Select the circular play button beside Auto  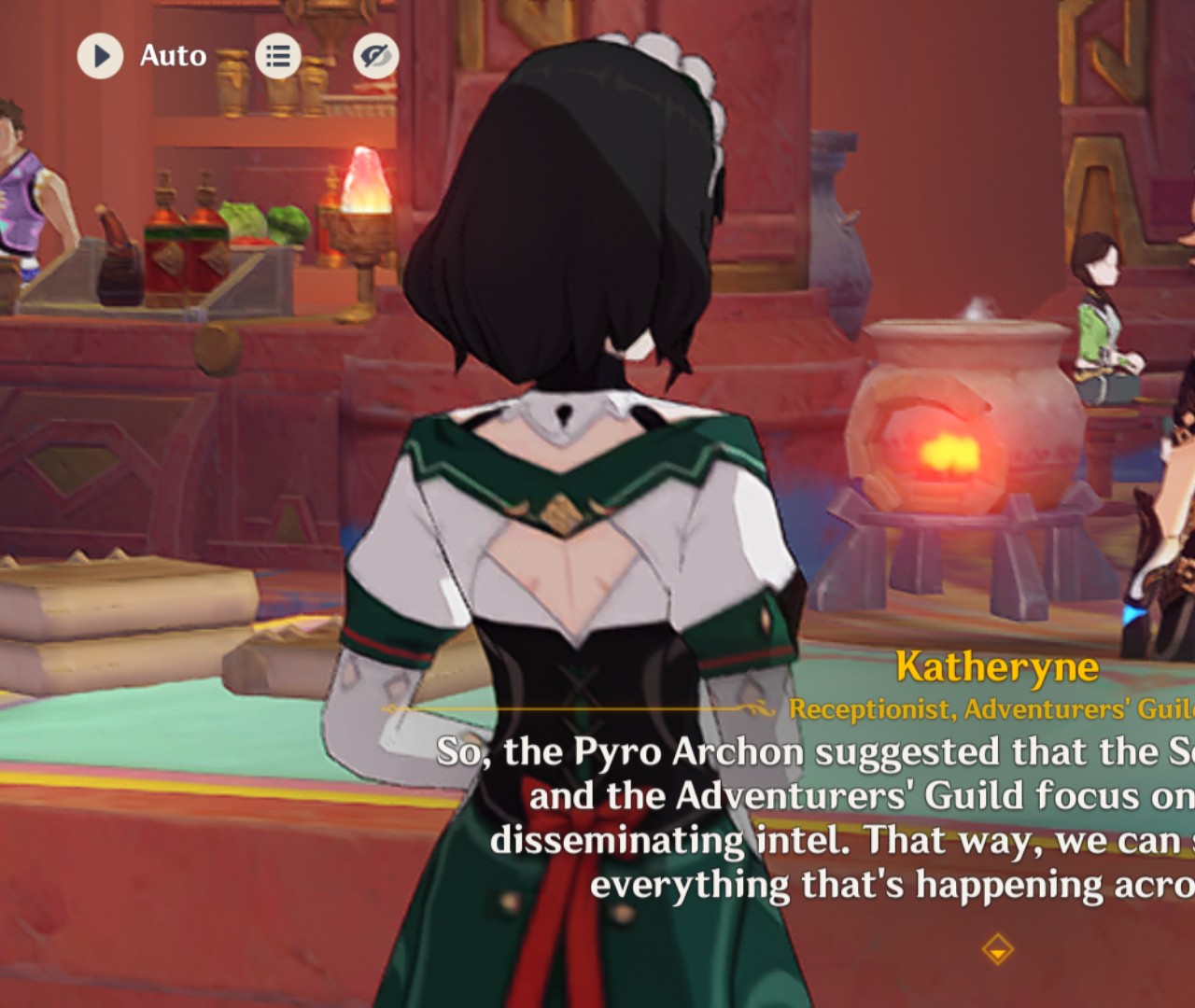(x=100, y=56)
